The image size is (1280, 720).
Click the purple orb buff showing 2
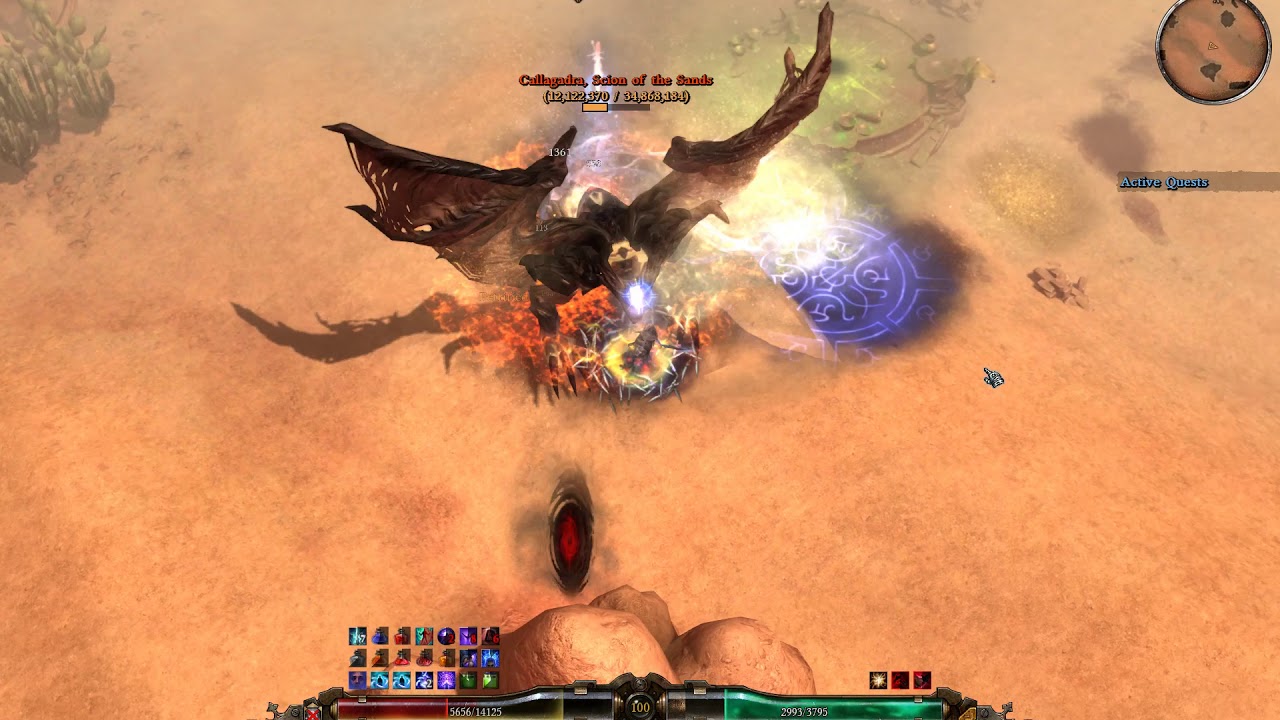[446, 636]
